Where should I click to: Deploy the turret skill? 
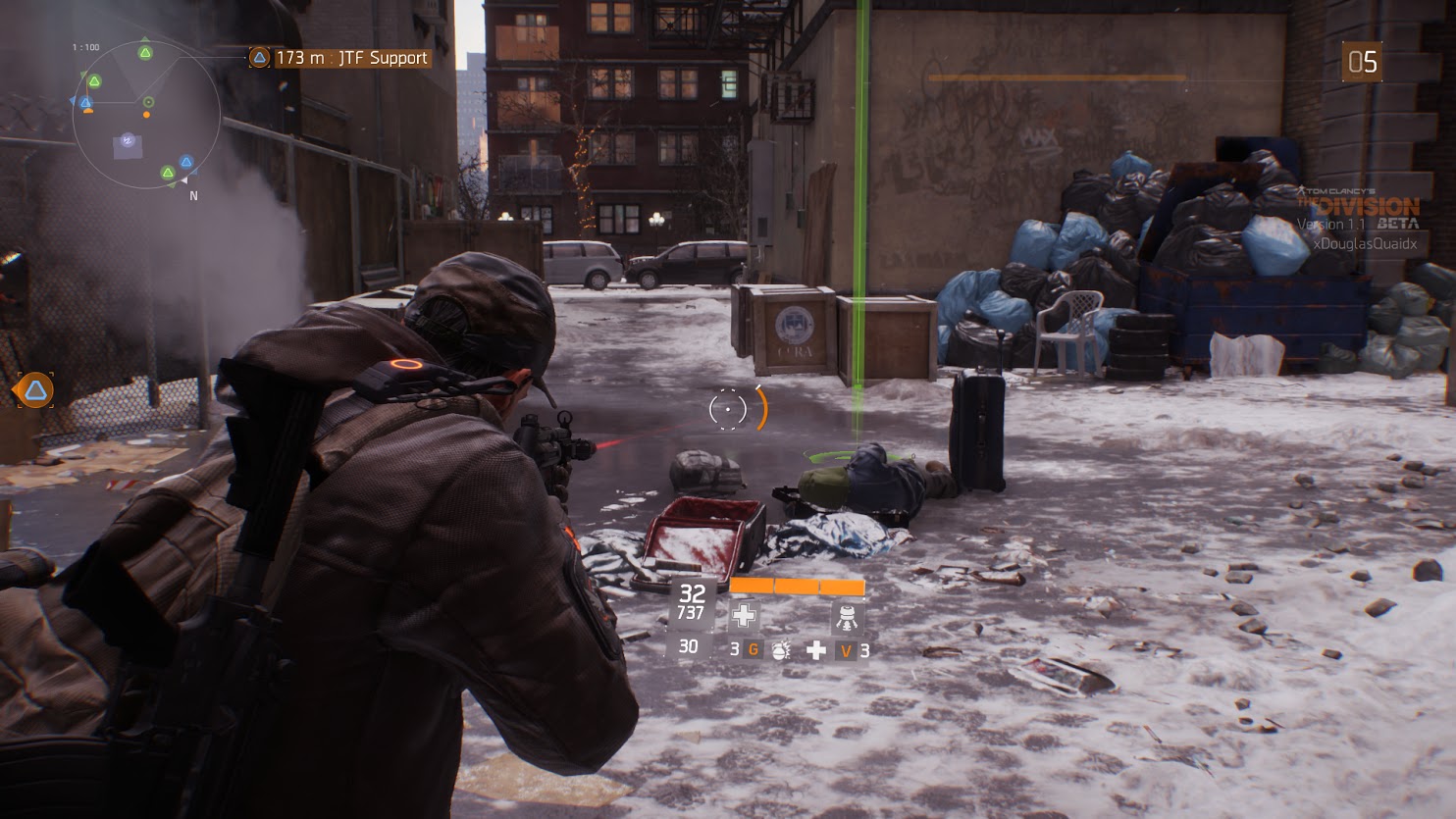click(x=847, y=616)
